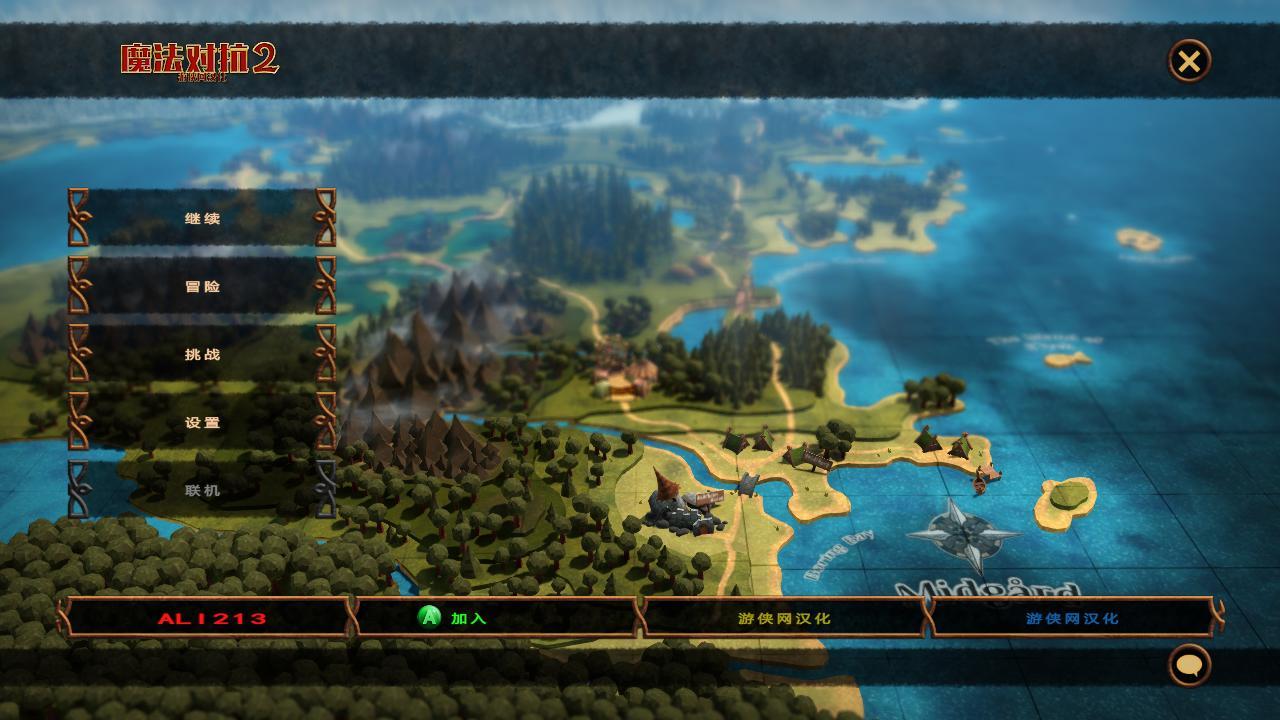The width and height of the screenshot is (1280, 720).
Task: Select the yellow 游侠网汉化 player slot
Action: 784,618
